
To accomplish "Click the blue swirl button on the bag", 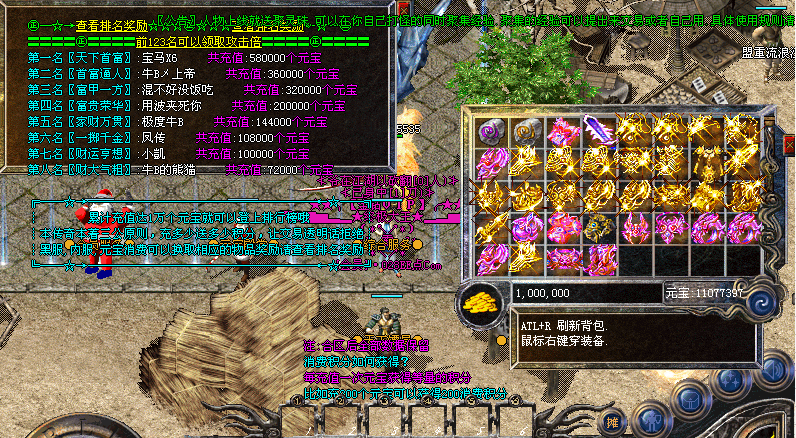I will pyautogui.click(x=762, y=301).
